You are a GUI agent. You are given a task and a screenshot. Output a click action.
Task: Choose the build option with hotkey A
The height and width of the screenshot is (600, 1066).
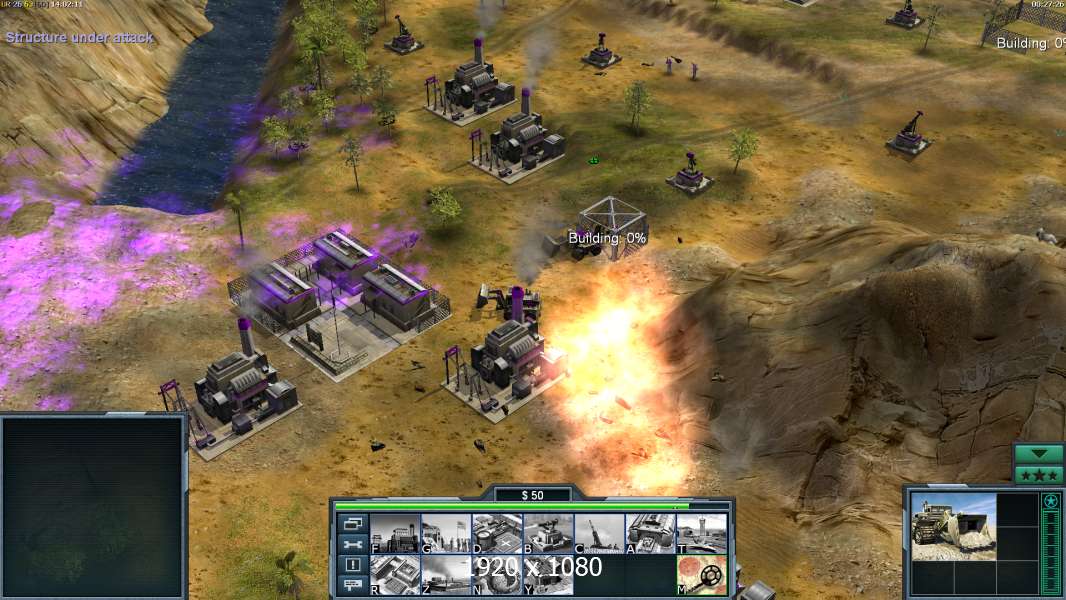(x=650, y=533)
